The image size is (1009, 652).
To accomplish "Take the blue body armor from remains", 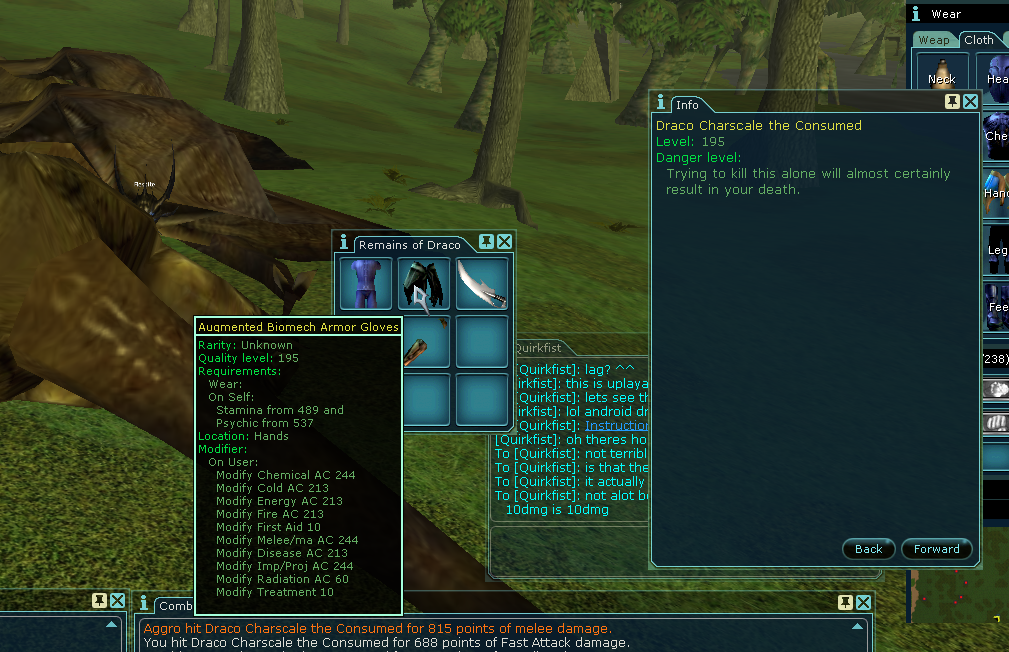I will click(x=365, y=283).
